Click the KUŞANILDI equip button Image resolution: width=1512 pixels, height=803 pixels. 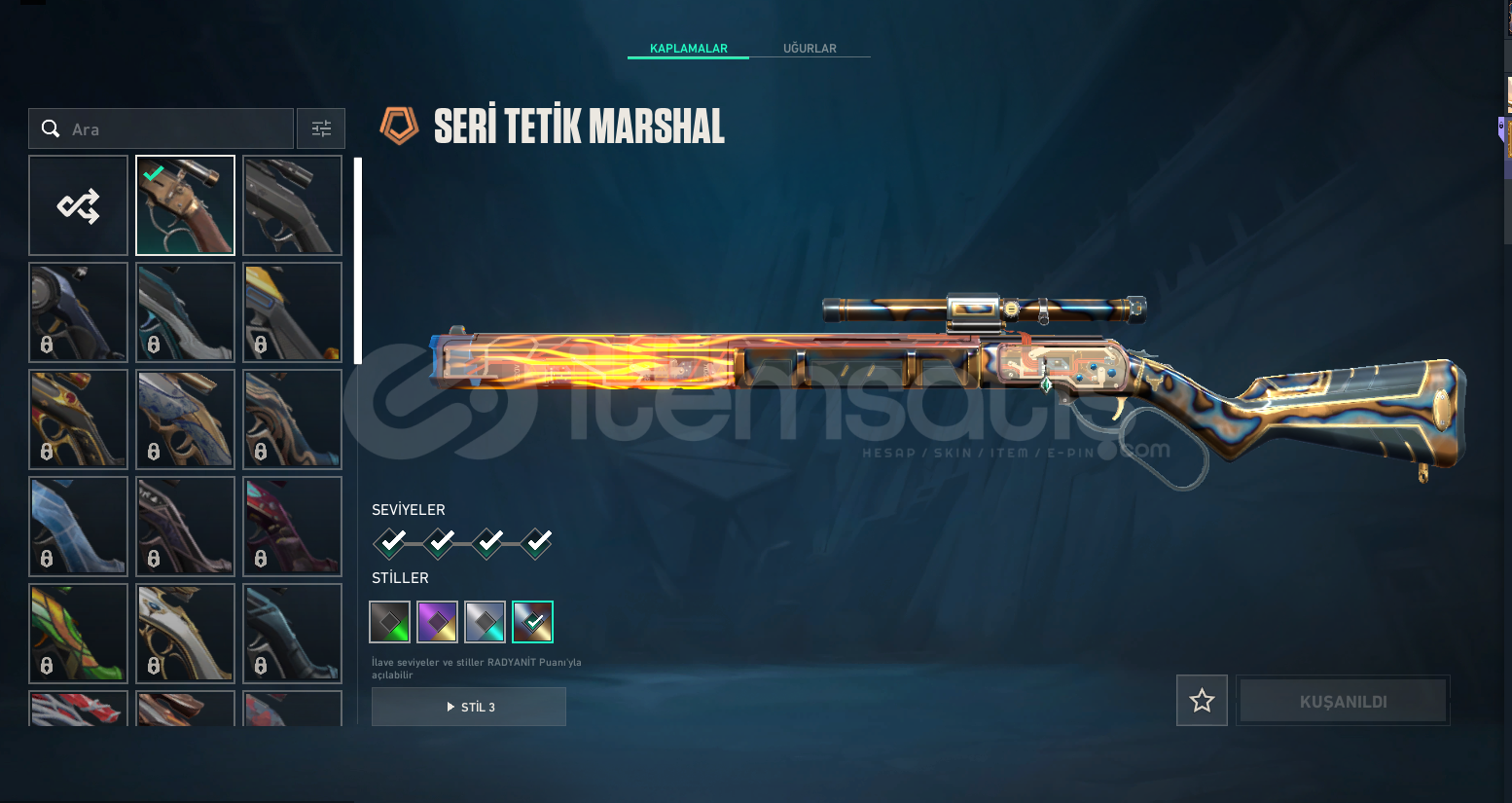coord(1343,701)
